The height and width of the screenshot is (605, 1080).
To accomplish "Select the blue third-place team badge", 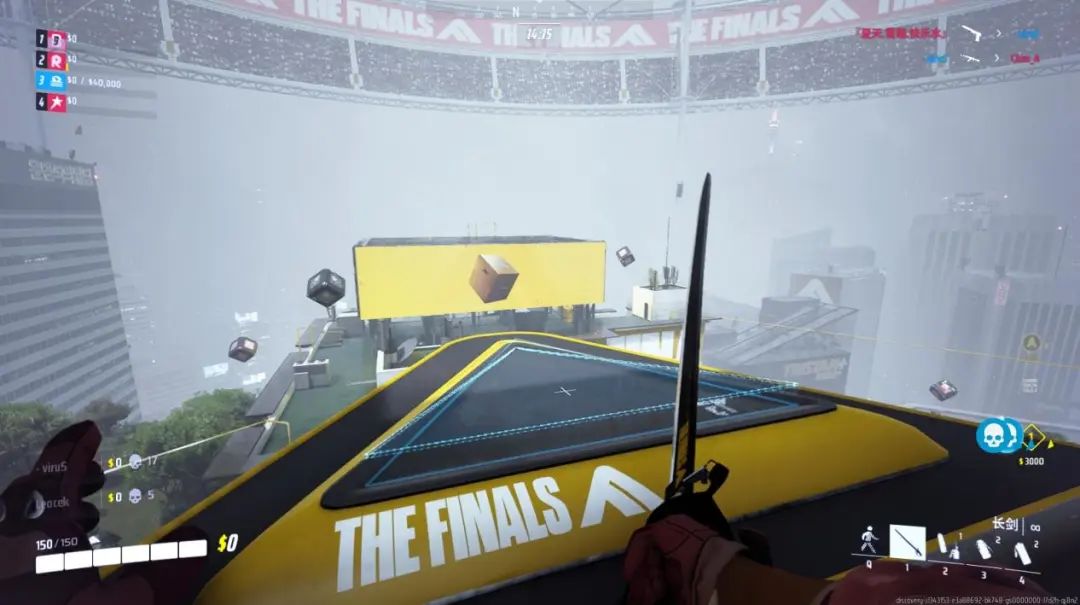I will tap(57, 81).
